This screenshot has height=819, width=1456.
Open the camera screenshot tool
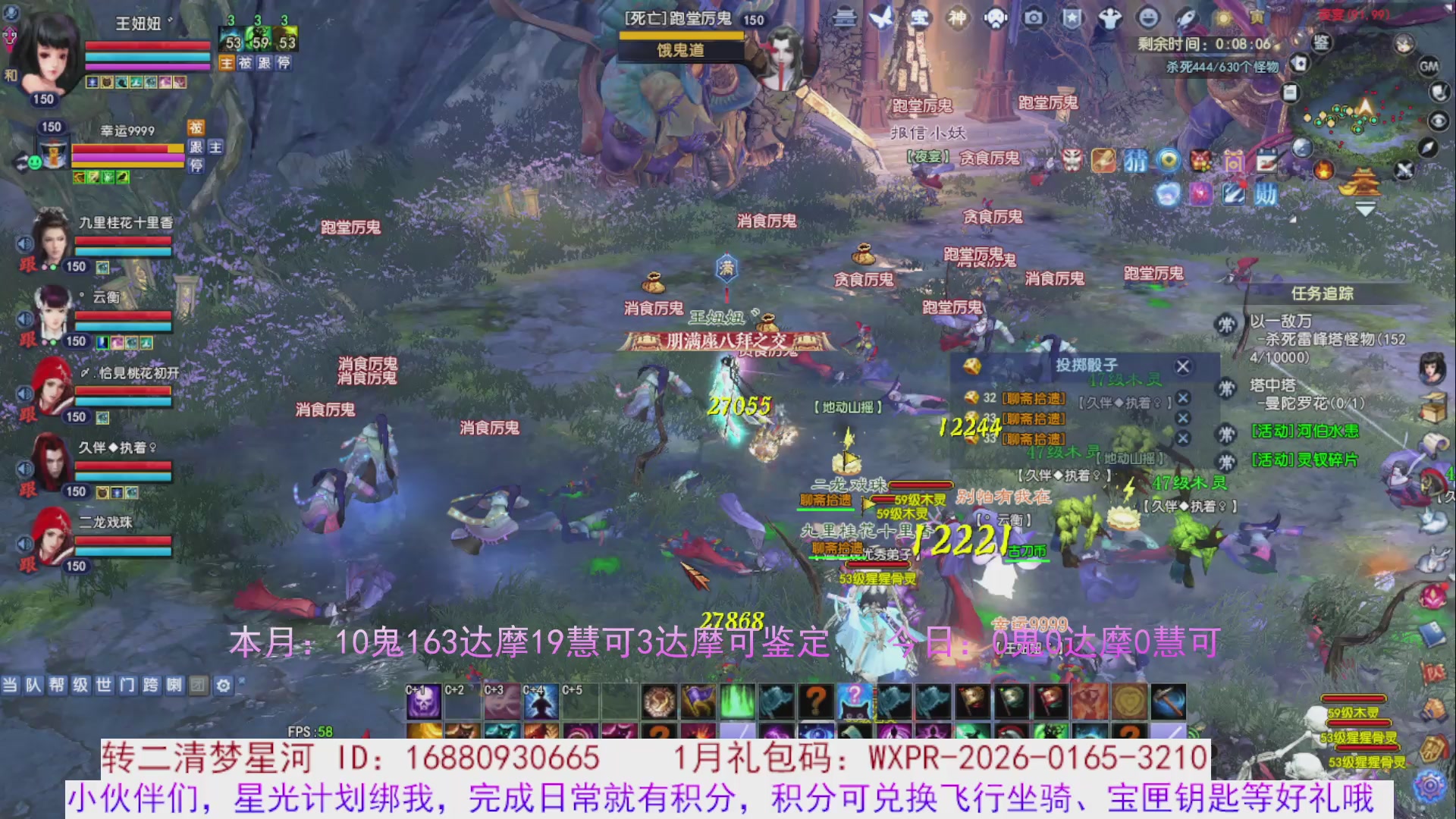pyautogui.click(x=1034, y=19)
